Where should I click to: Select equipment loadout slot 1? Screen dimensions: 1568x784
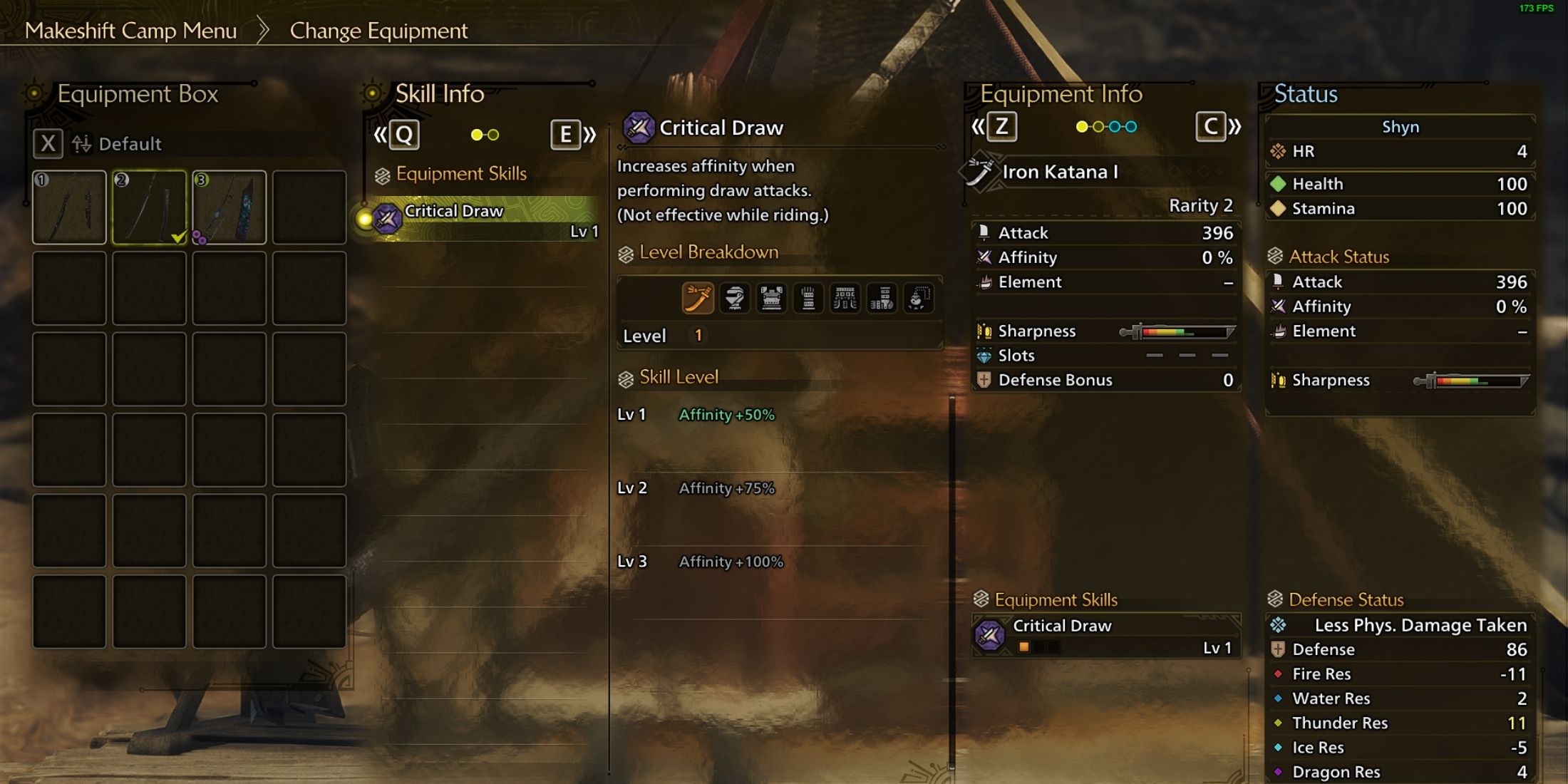click(69, 207)
